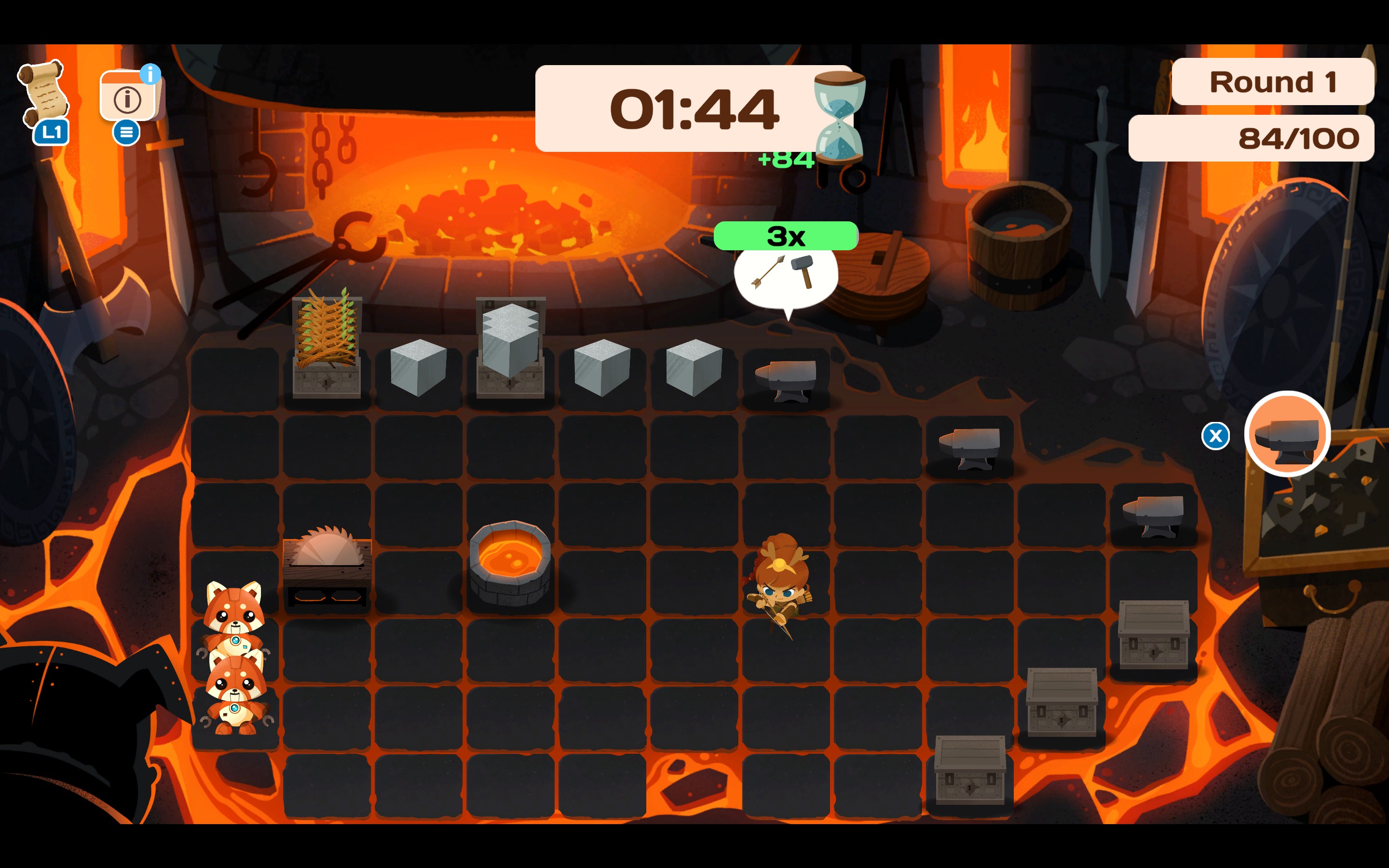The image size is (1389, 868).
Task: Open the game info panel icon
Action: [x=129, y=99]
